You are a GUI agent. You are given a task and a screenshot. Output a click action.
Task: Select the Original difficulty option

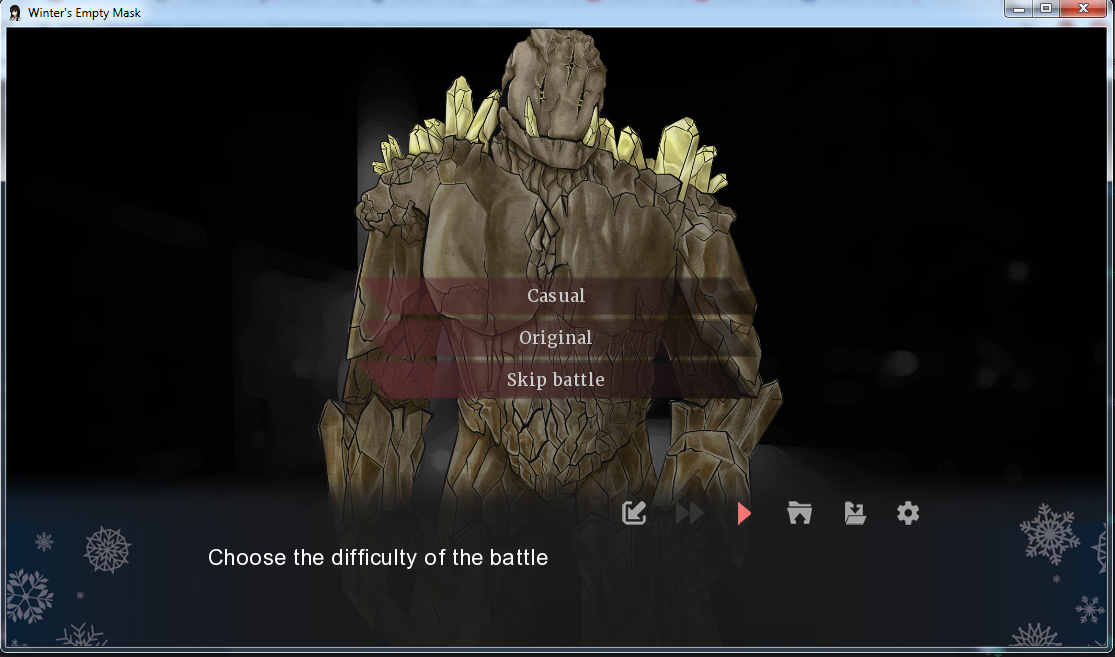pos(556,338)
